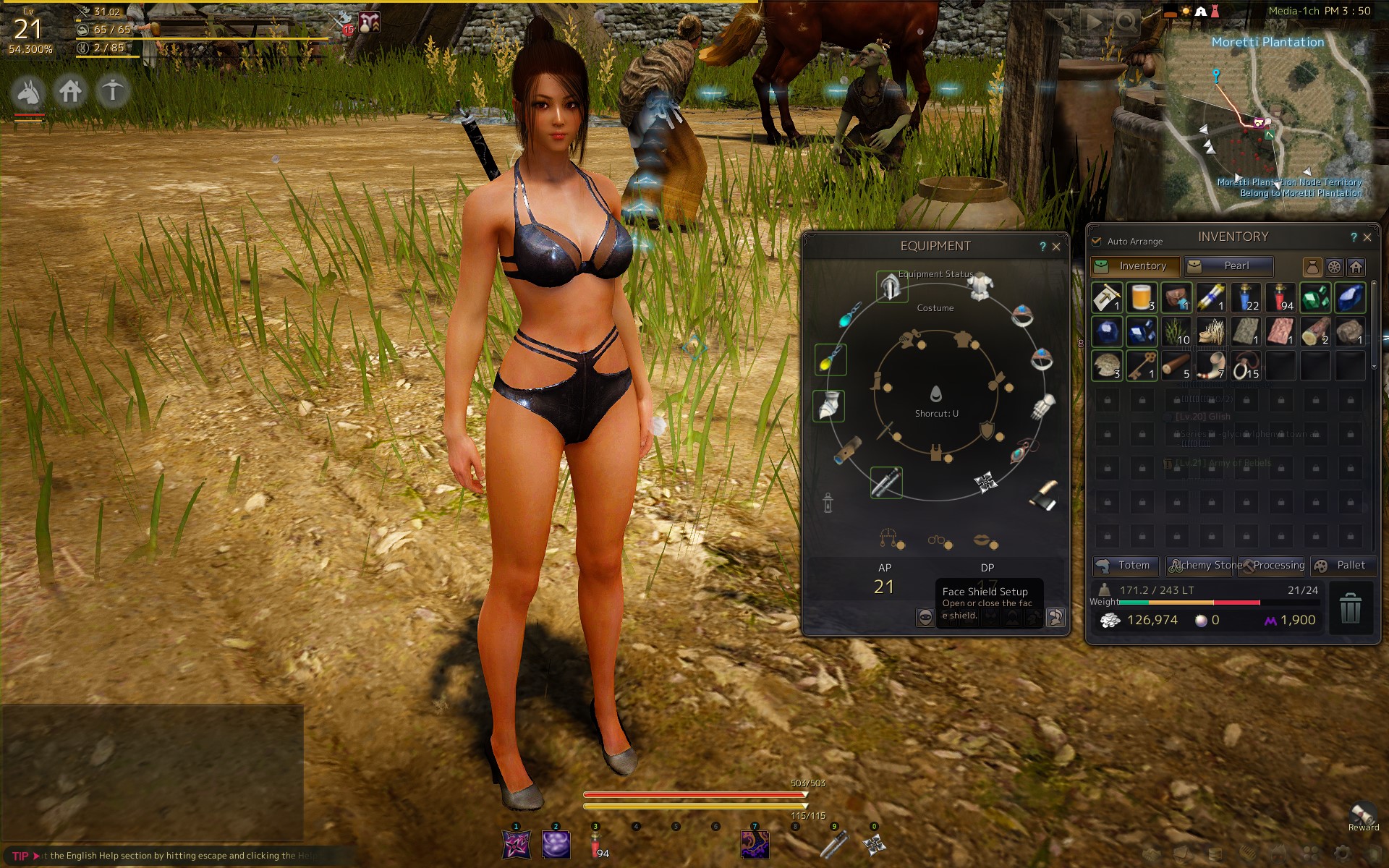Open the Reward scroll icon
This screenshot has height=868, width=1389.
tap(1363, 813)
